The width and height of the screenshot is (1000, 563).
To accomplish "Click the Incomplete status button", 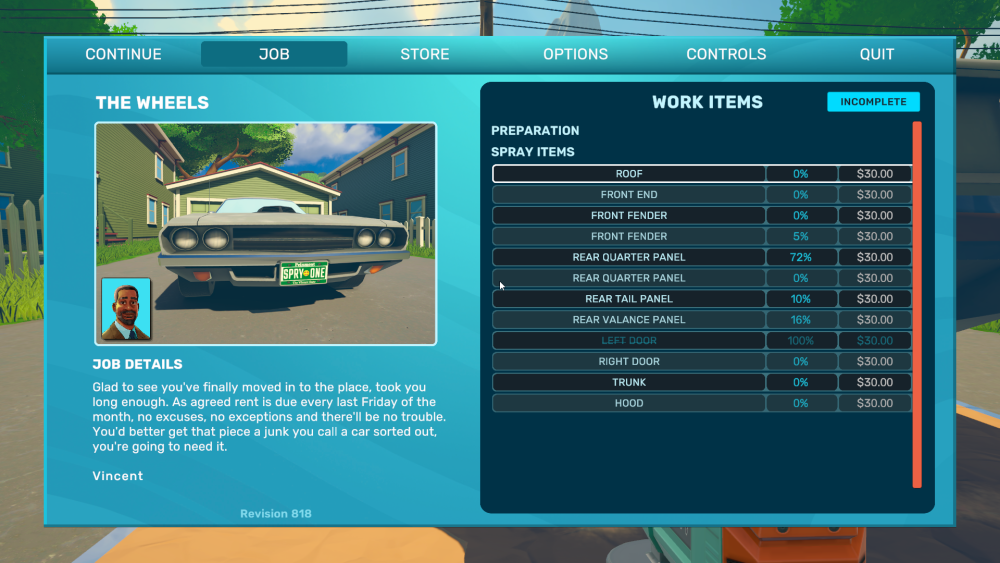I will coord(873,102).
